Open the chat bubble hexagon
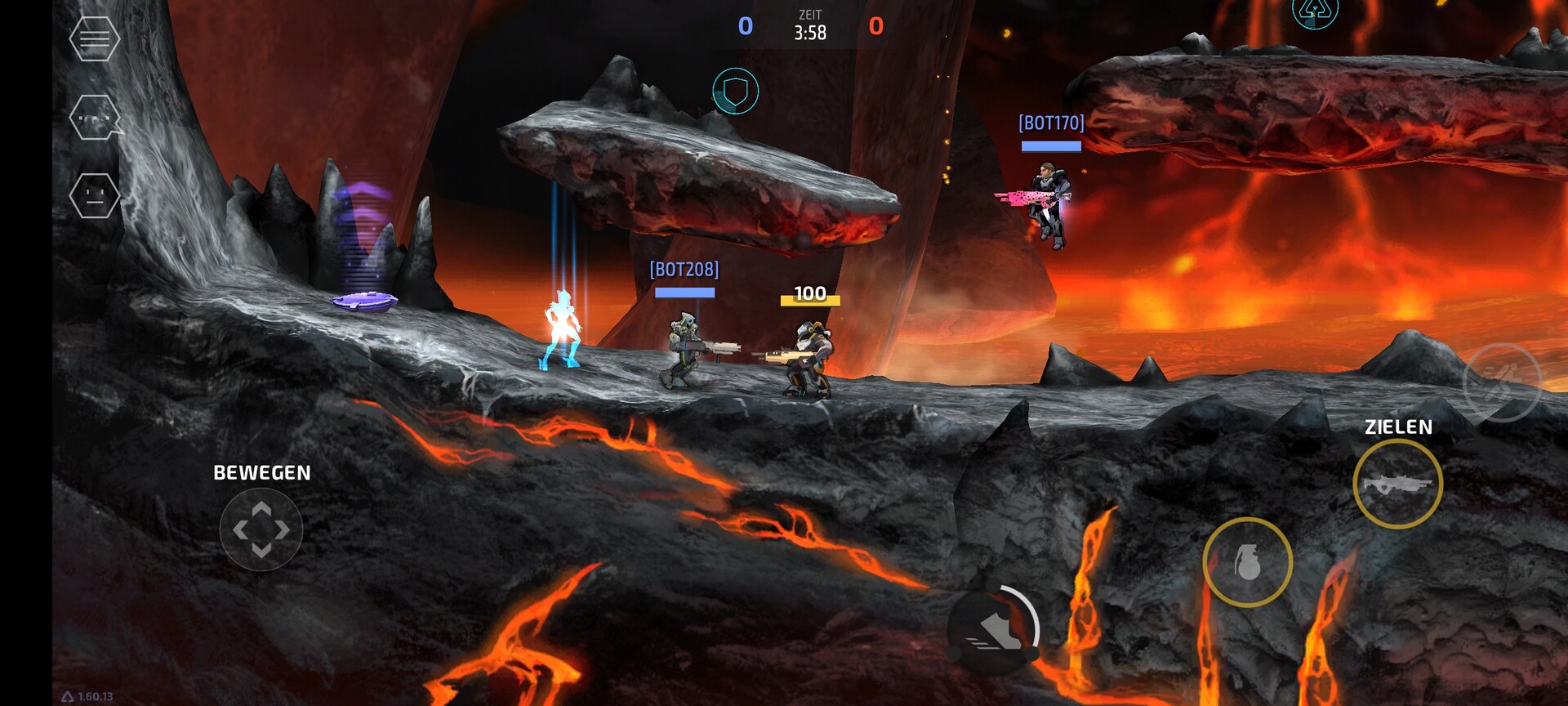 click(x=96, y=118)
